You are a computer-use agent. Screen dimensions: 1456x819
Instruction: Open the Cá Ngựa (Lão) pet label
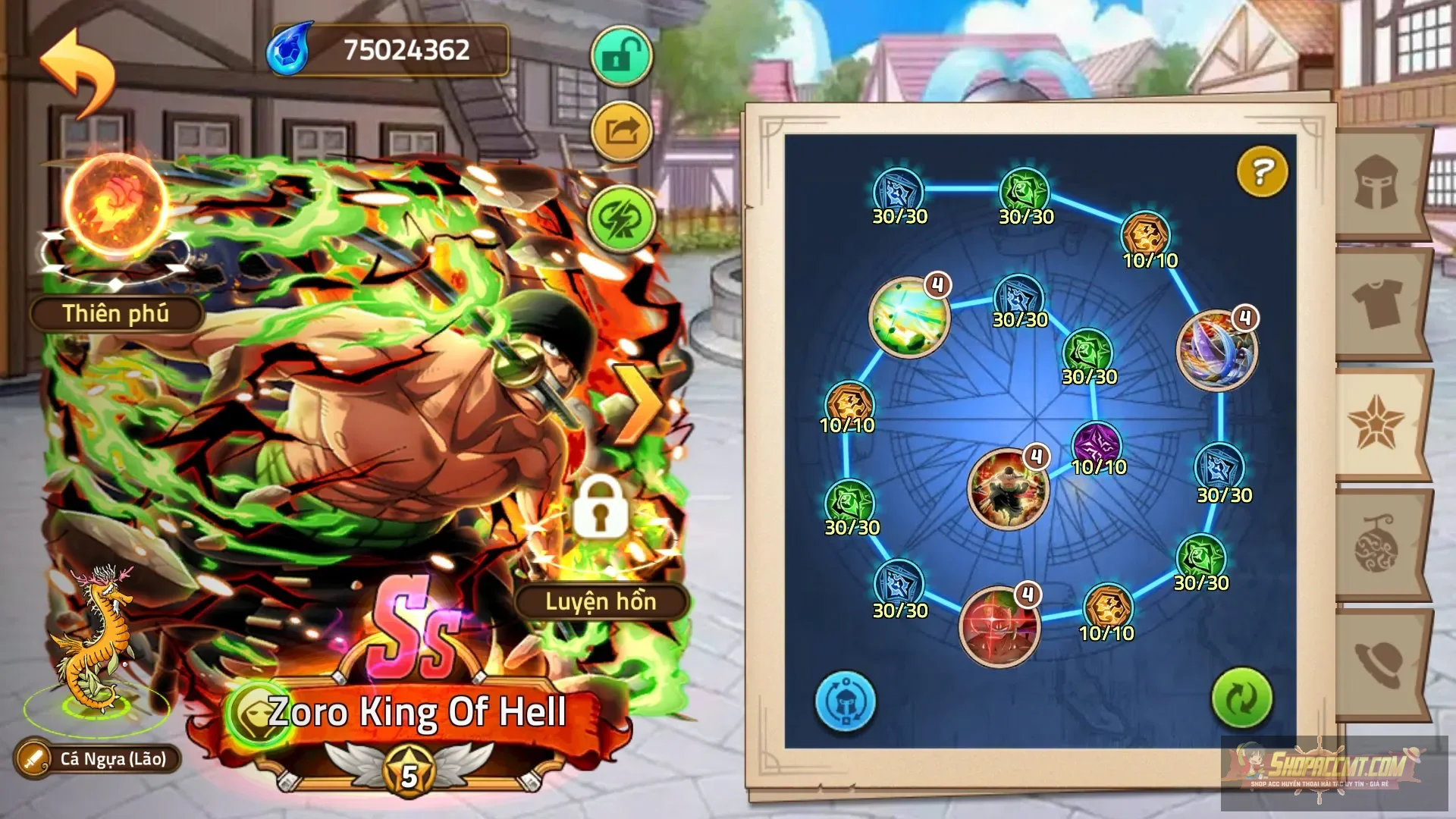coord(99,758)
